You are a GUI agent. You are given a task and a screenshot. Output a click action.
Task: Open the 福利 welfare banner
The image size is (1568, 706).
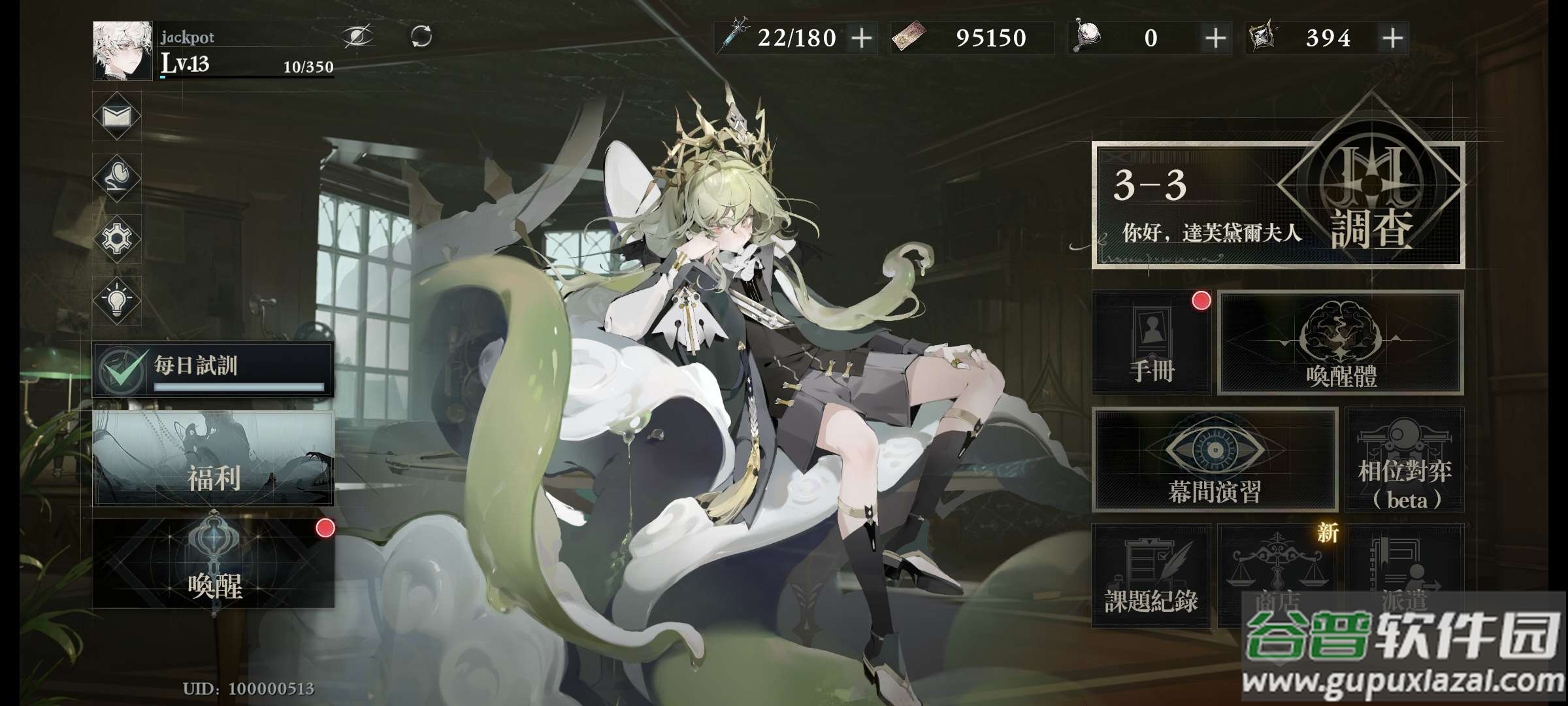tap(213, 459)
